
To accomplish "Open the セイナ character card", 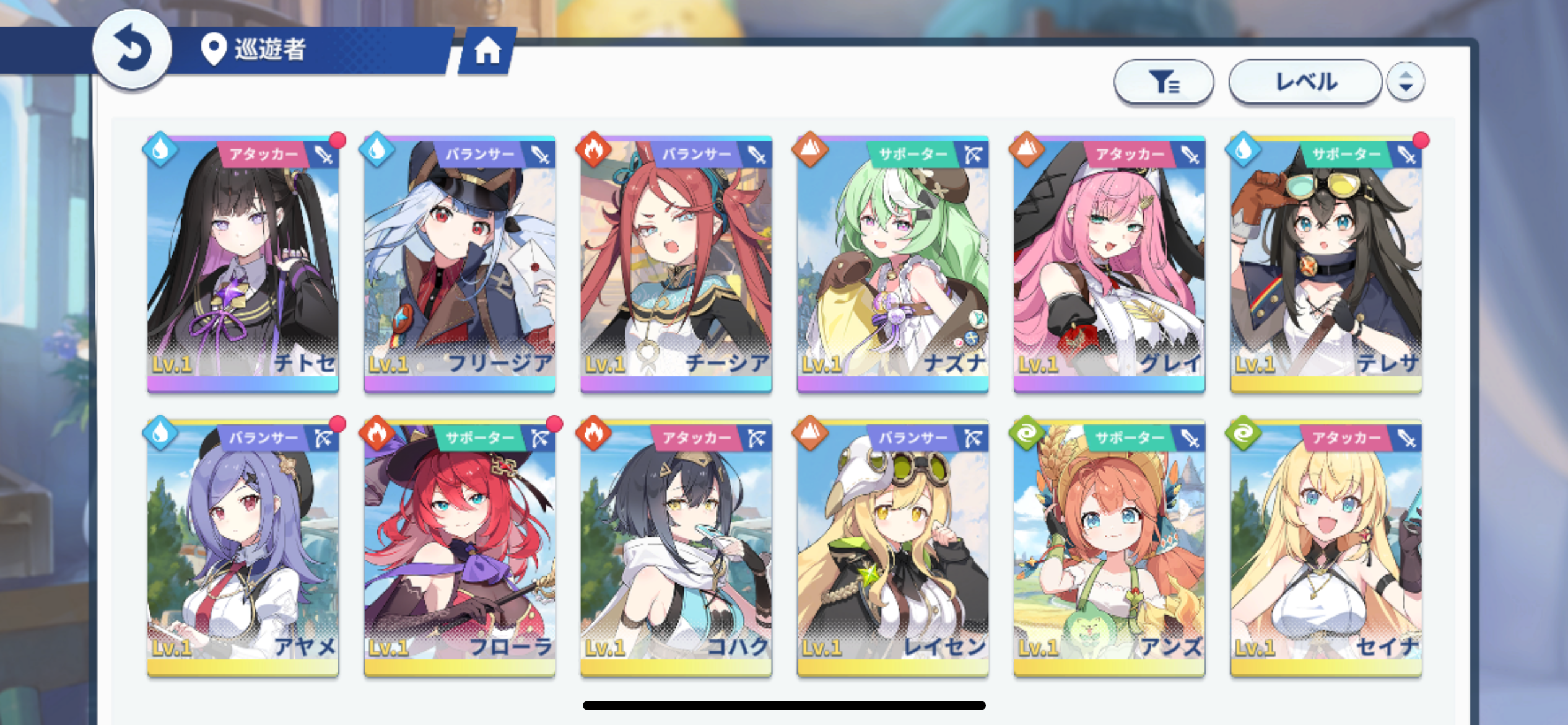I will (x=1326, y=548).
